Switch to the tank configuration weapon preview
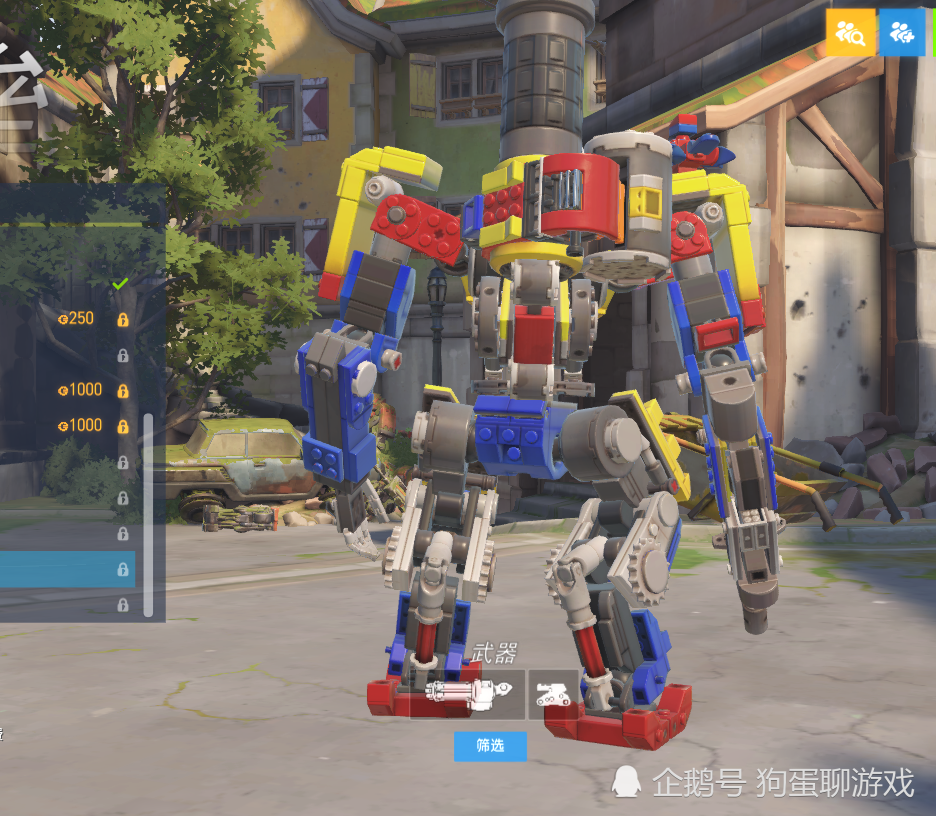The image size is (936, 816). [553, 694]
